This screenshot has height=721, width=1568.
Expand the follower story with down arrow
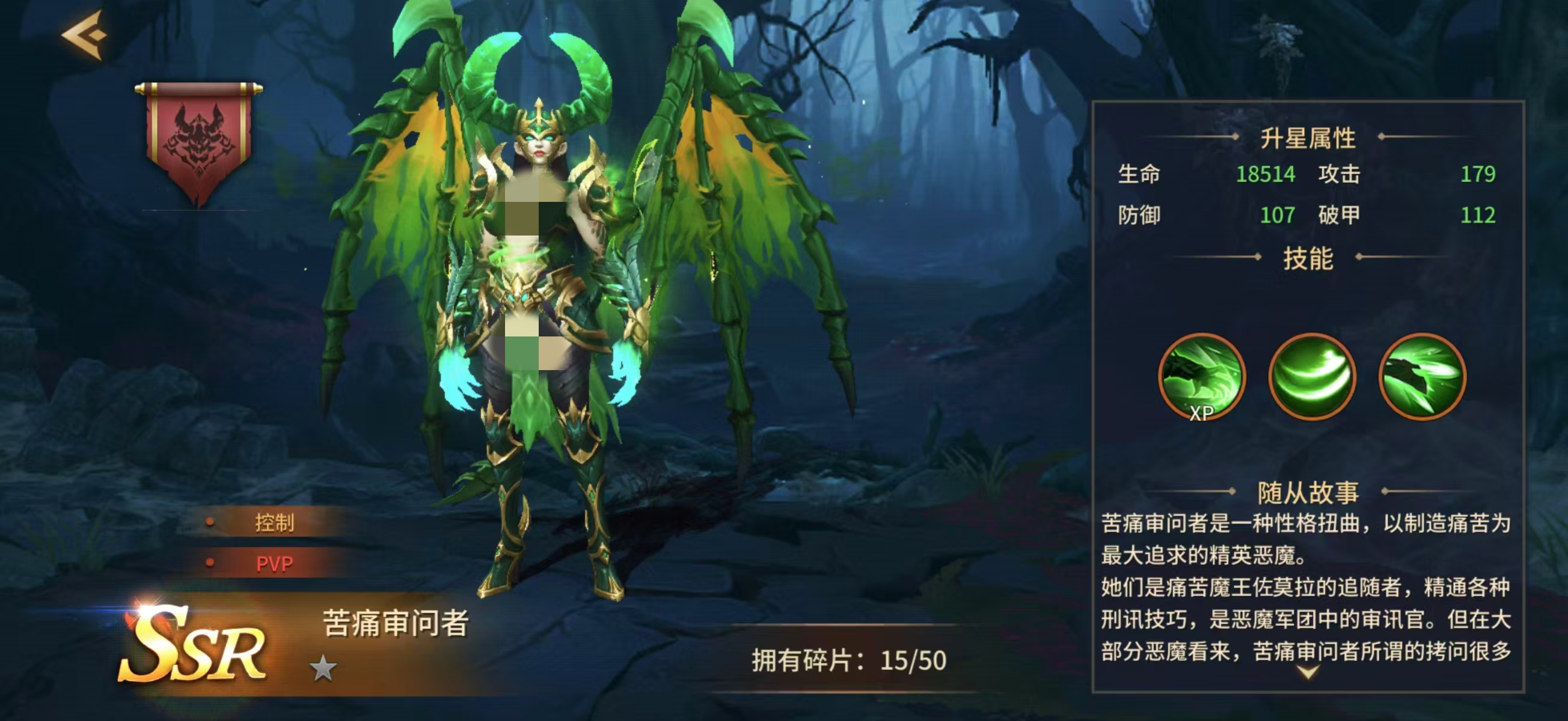tap(1308, 672)
